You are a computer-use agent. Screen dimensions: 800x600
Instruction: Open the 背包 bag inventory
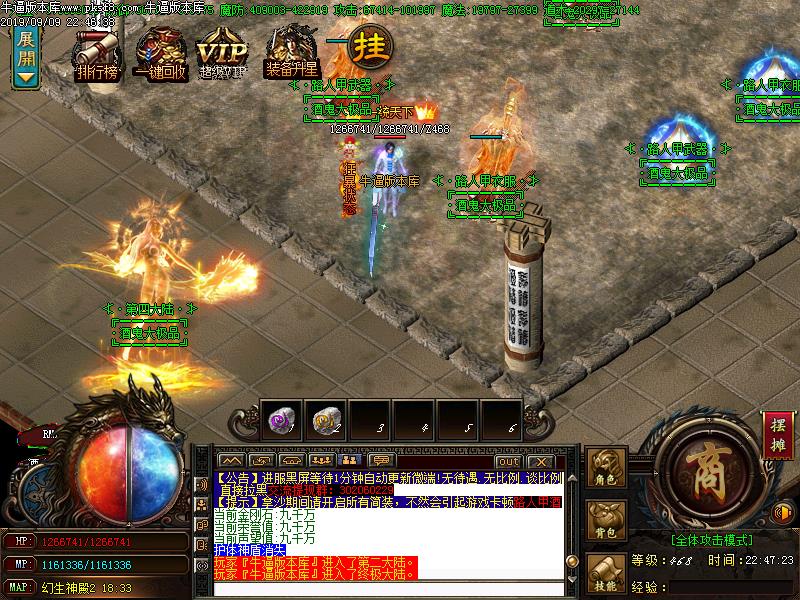pyautogui.click(x=607, y=521)
